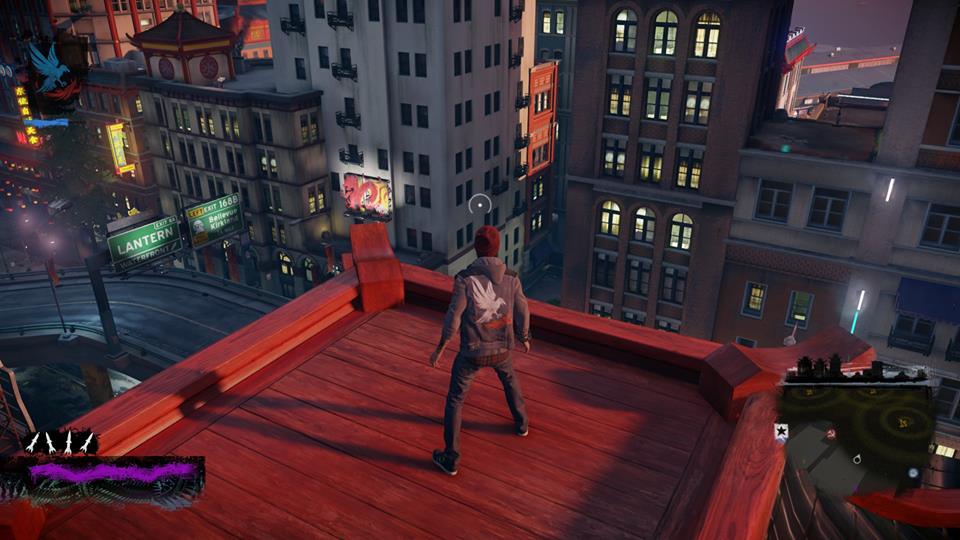The width and height of the screenshot is (960, 540).
Task: Click the white player ring on minimap
Action: (x=857, y=459)
